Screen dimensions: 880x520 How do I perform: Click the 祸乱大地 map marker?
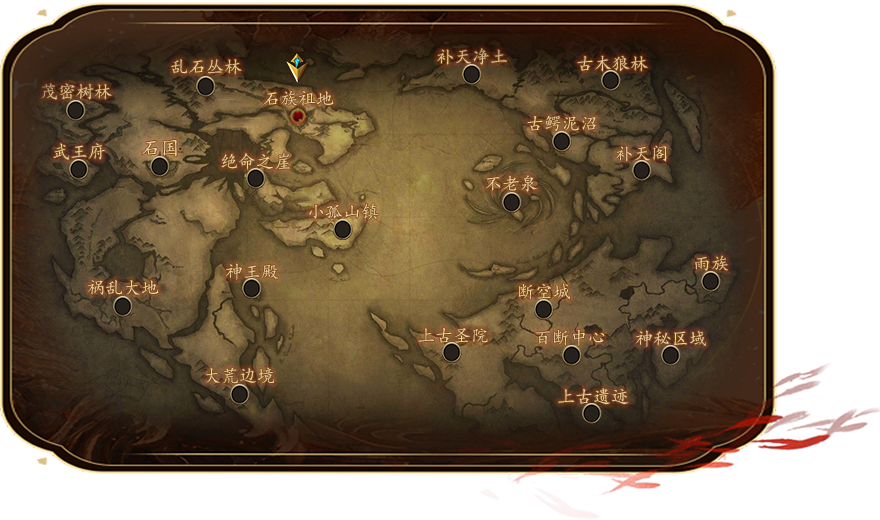pyautogui.click(x=123, y=306)
